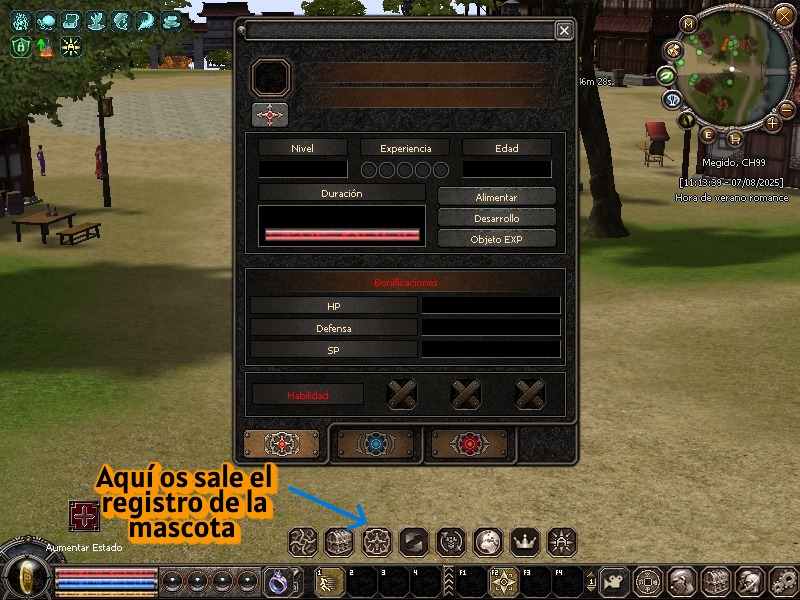Select the Objeto EXP button
Viewport: 800px width, 600px height.
click(x=496, y=239)
